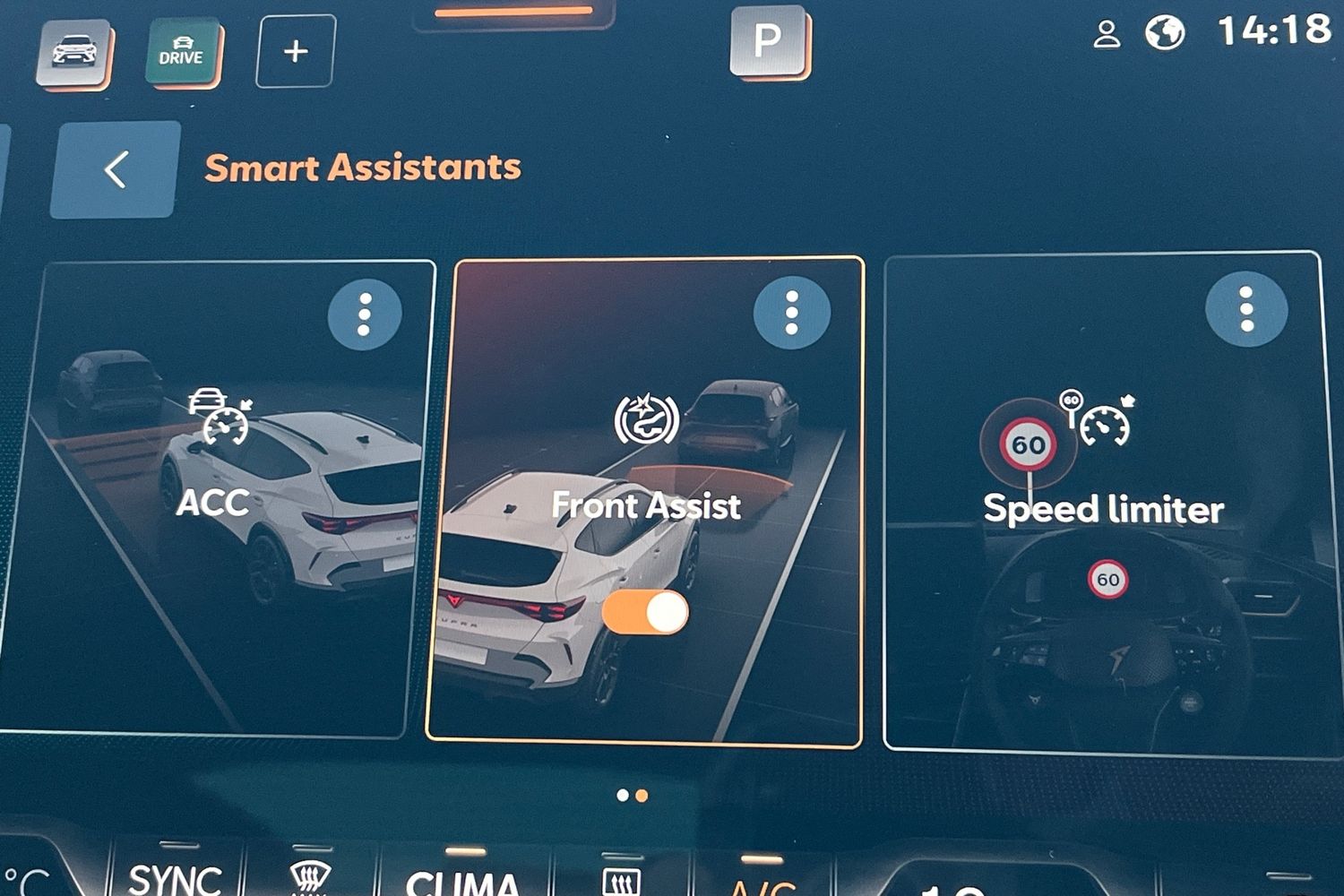
Task: Toggle the Front Assist switch
Action: [645, 613]
